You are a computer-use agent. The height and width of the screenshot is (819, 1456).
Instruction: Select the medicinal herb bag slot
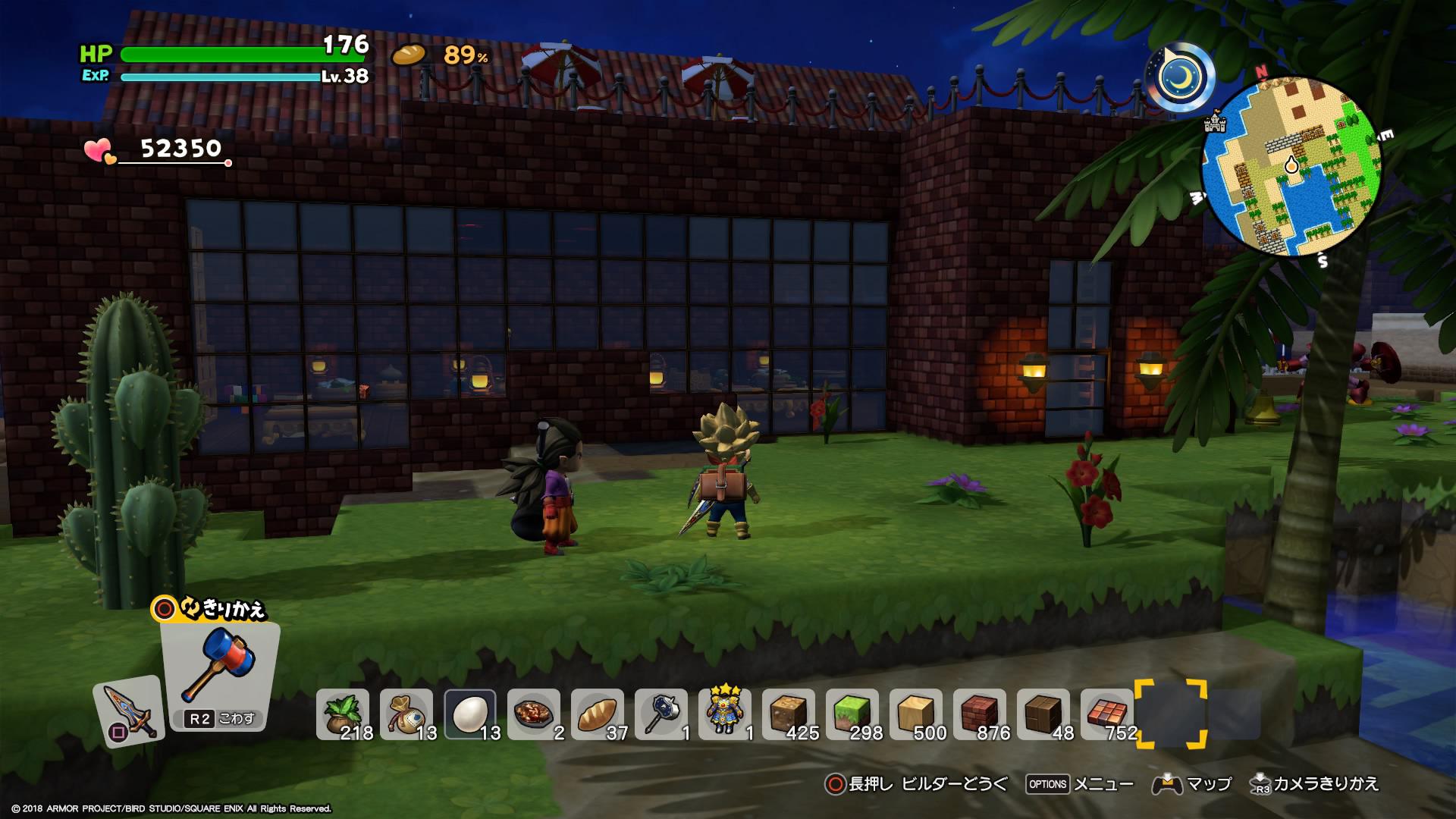pos(343,714)
